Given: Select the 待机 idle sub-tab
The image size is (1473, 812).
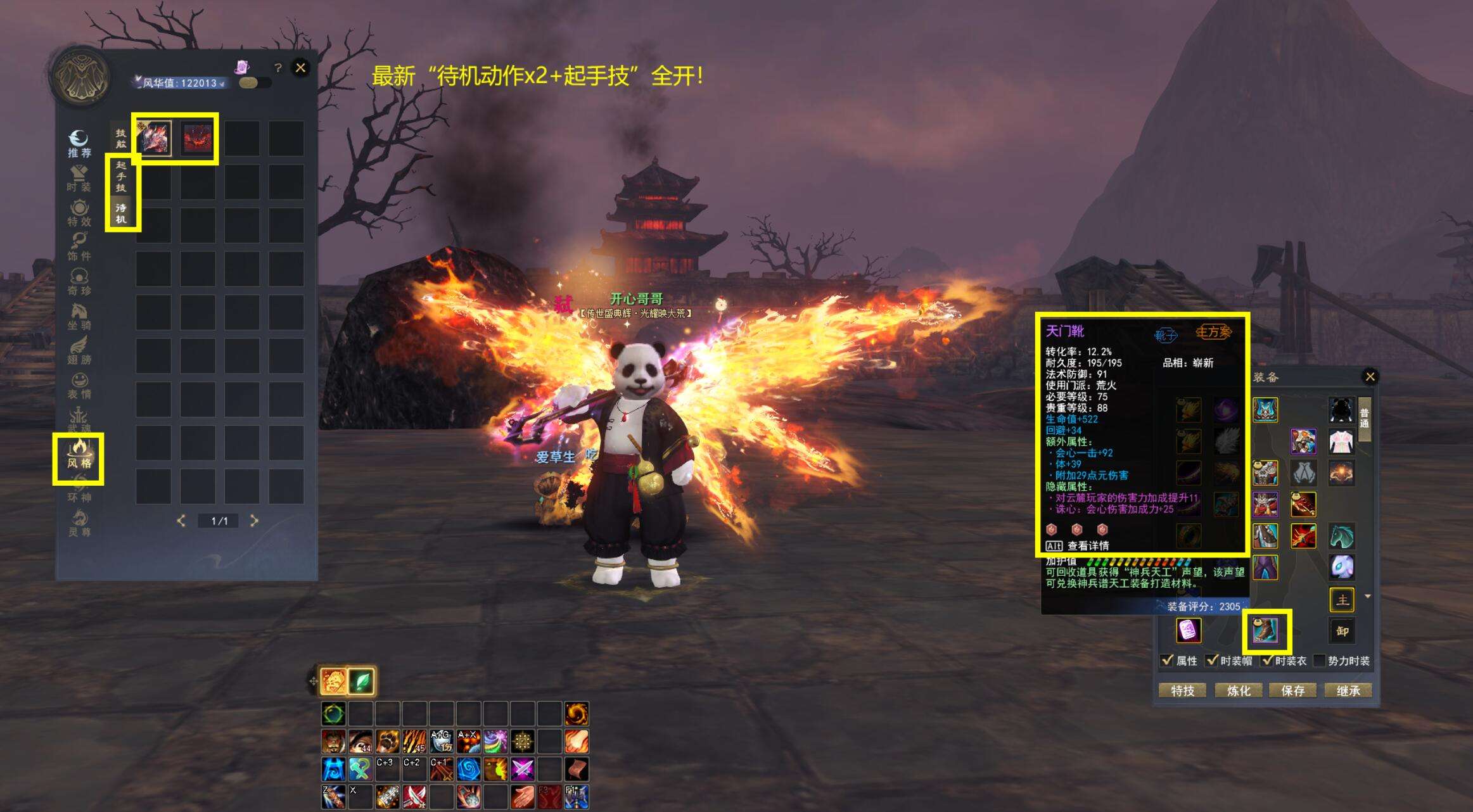Looking at the screenshot, I should click(x=121, y=213).
